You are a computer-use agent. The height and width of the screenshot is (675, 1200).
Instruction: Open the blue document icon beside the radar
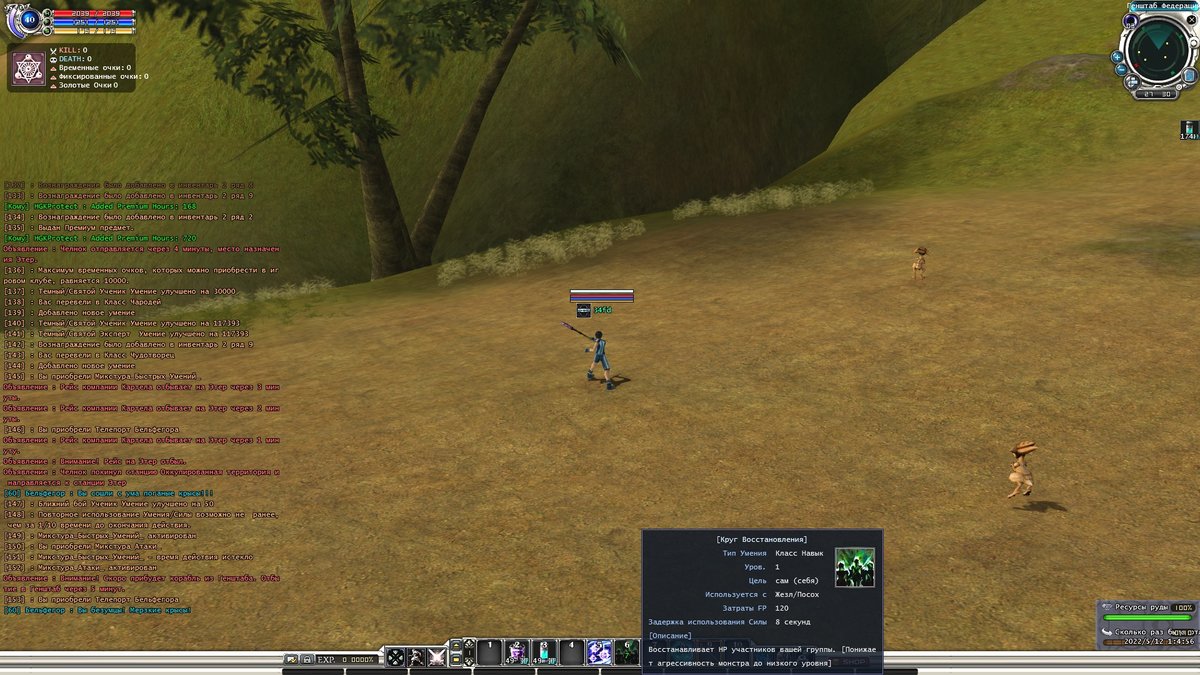1189,75
